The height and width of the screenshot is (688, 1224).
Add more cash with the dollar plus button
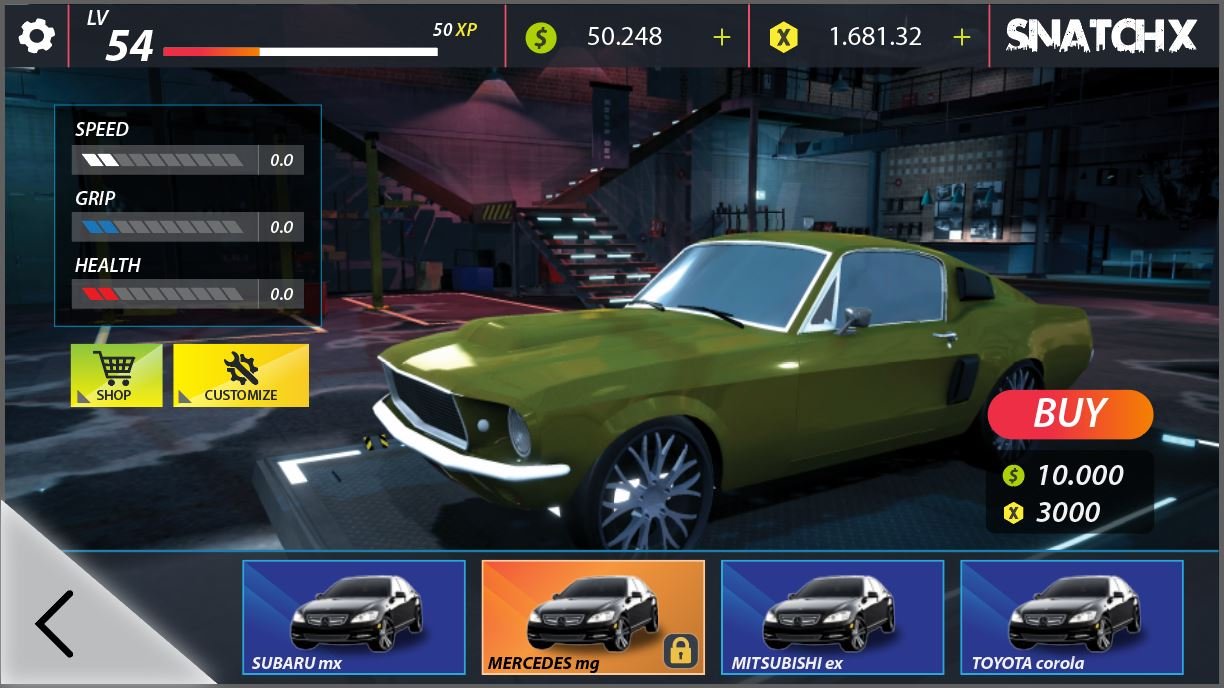(x=721, y=37)
